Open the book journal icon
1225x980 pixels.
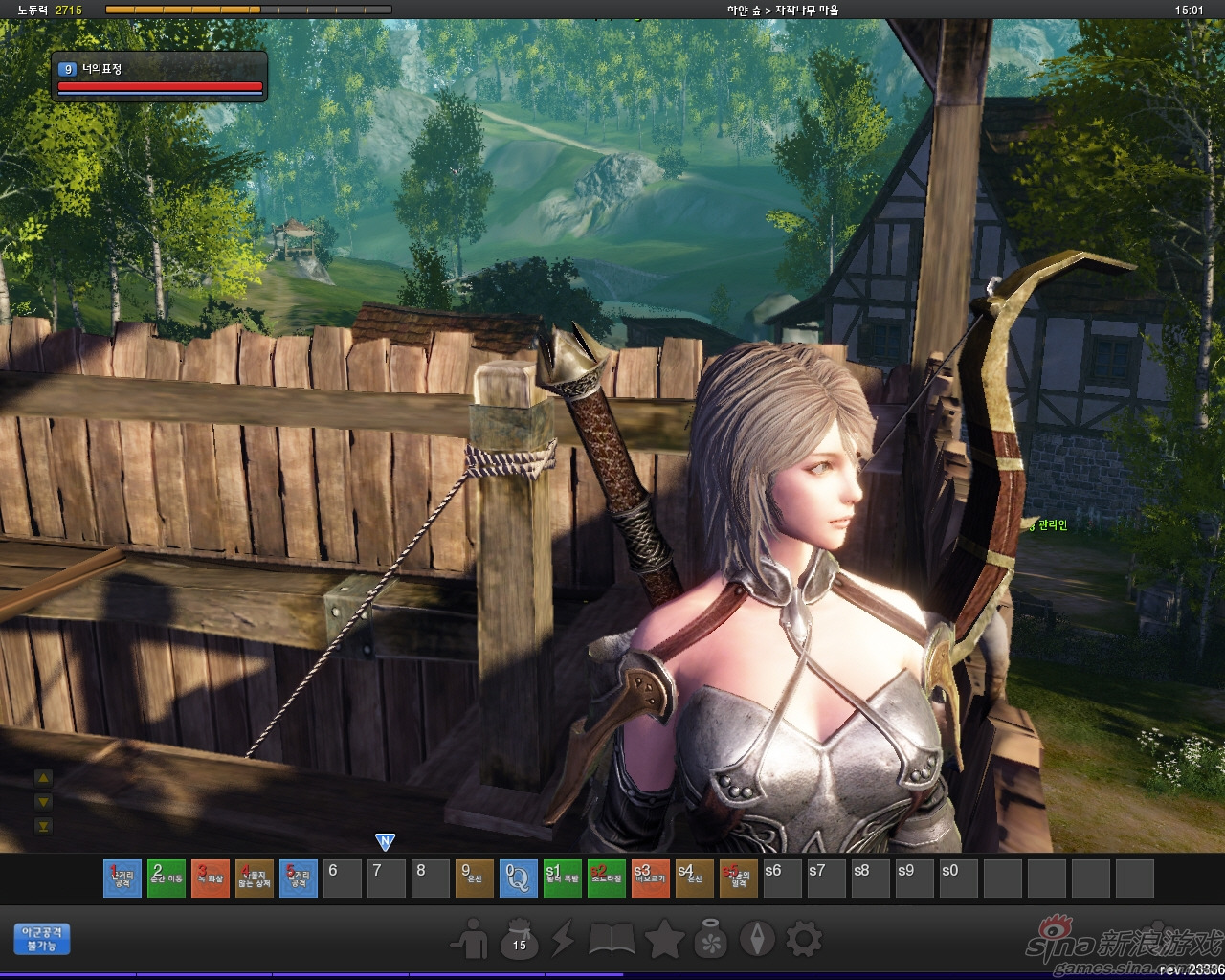(612, 939)
